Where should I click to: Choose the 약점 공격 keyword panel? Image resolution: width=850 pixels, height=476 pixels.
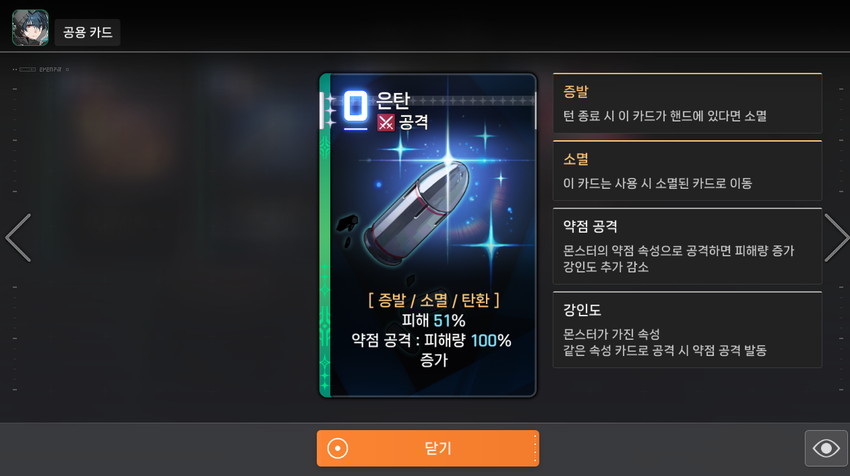point(687,246)
